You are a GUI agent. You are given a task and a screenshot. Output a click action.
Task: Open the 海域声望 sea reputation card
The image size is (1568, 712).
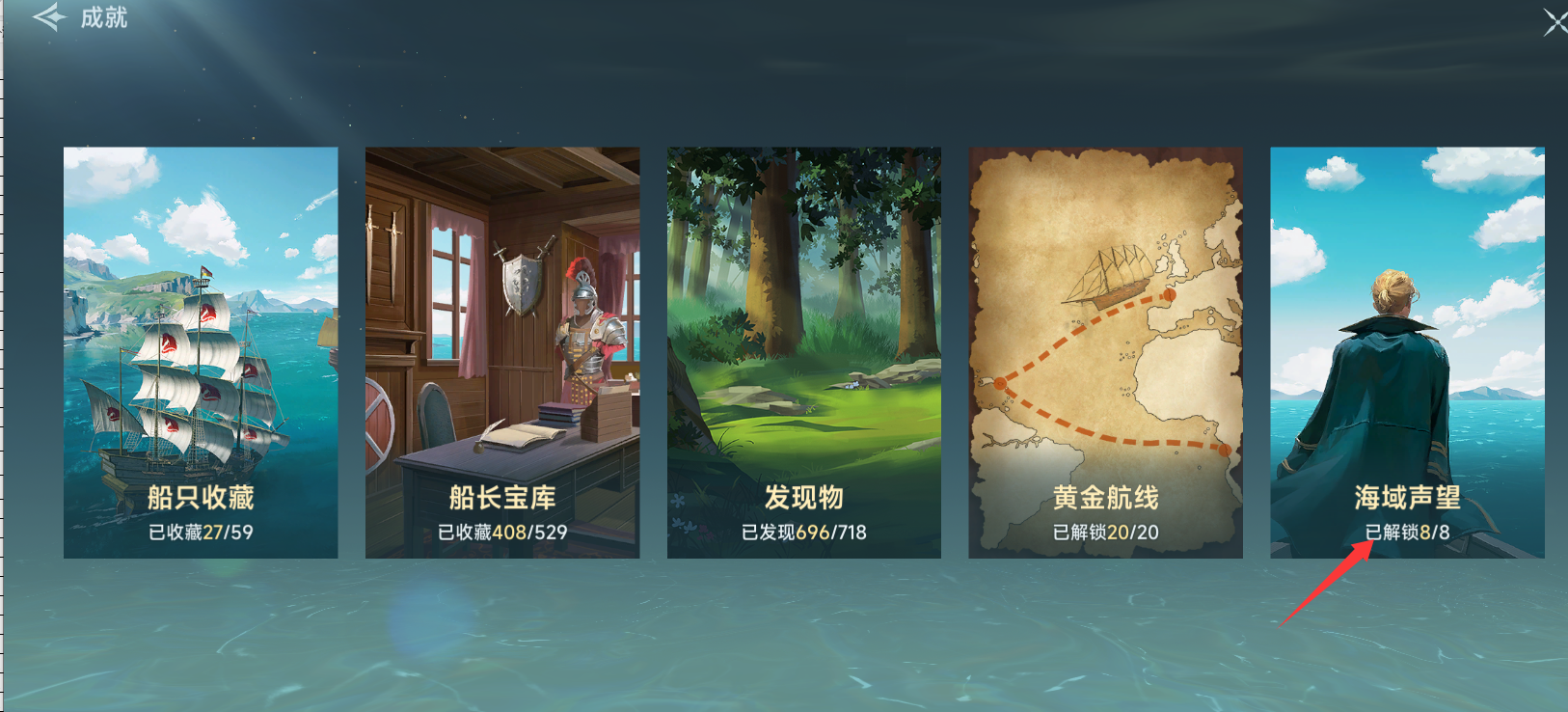click(x=1407, y=347)
